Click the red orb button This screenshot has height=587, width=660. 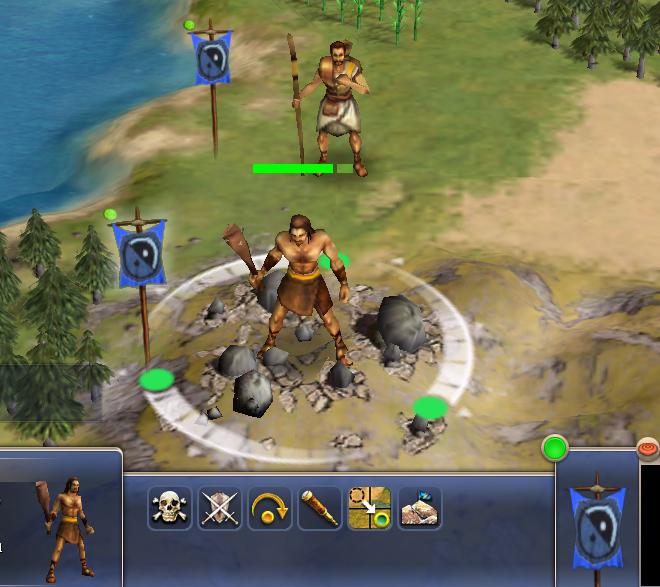[648, 449]
